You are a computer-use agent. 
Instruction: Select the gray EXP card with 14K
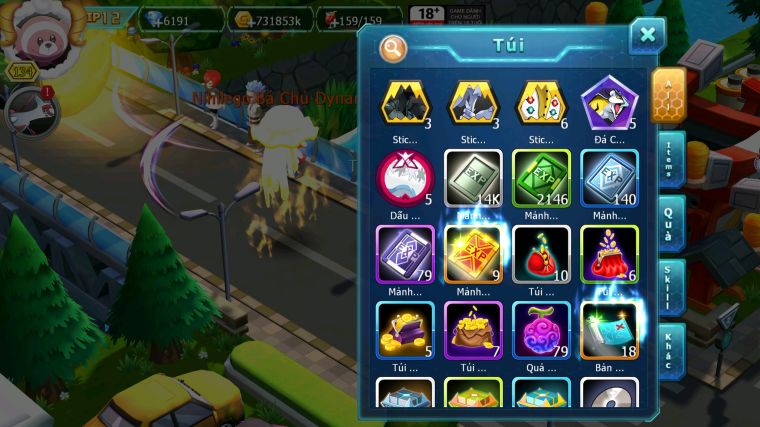[473, 177]
